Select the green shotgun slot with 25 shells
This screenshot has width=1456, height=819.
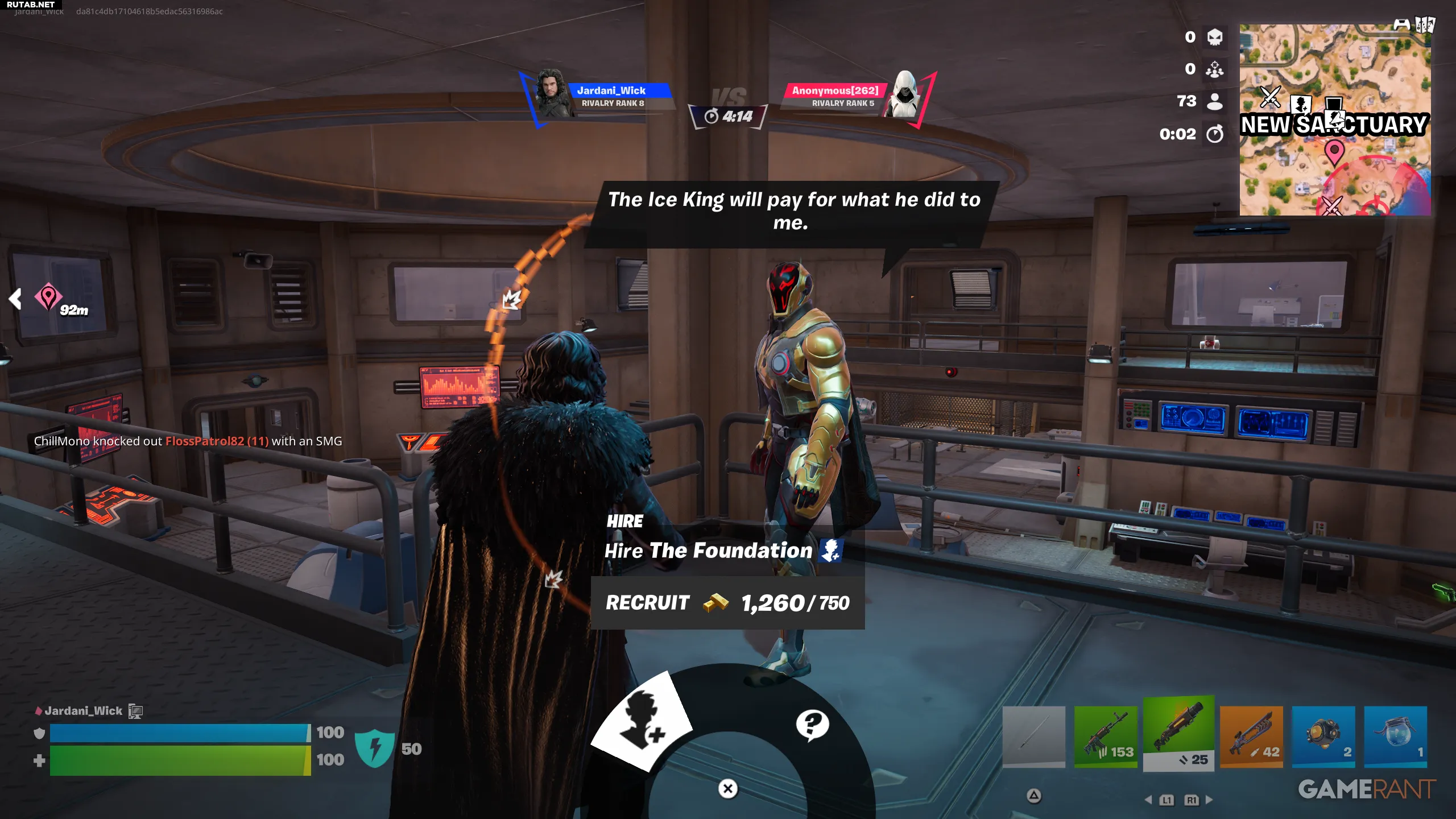(1178, 734)
